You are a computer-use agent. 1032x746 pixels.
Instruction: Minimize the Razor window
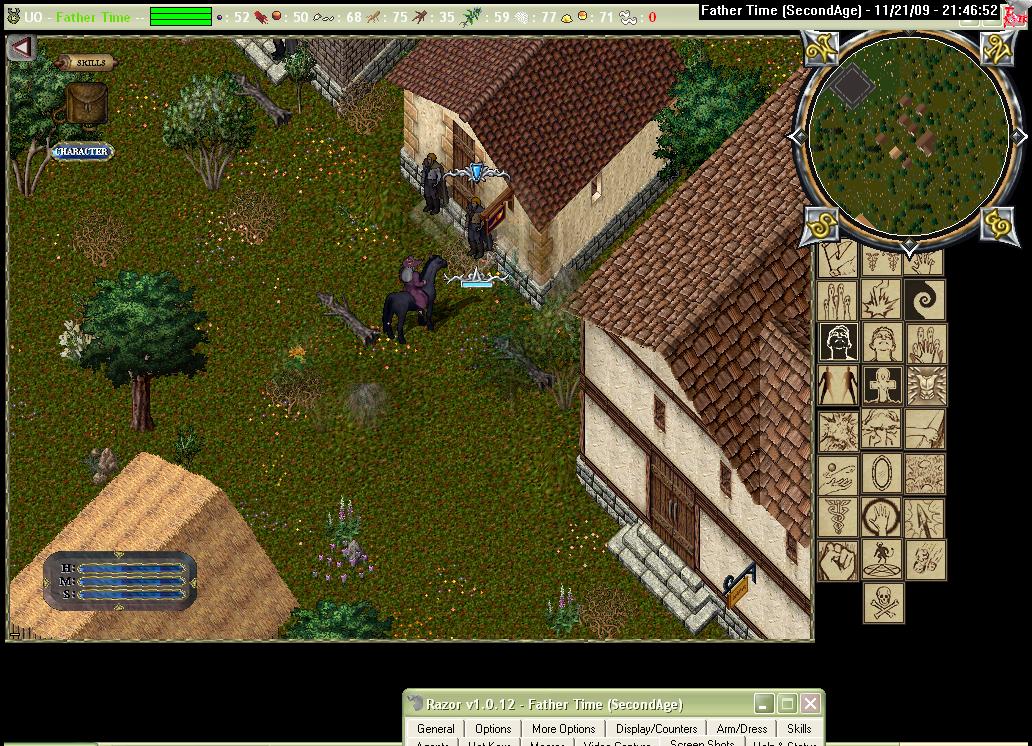coord(764,704)
